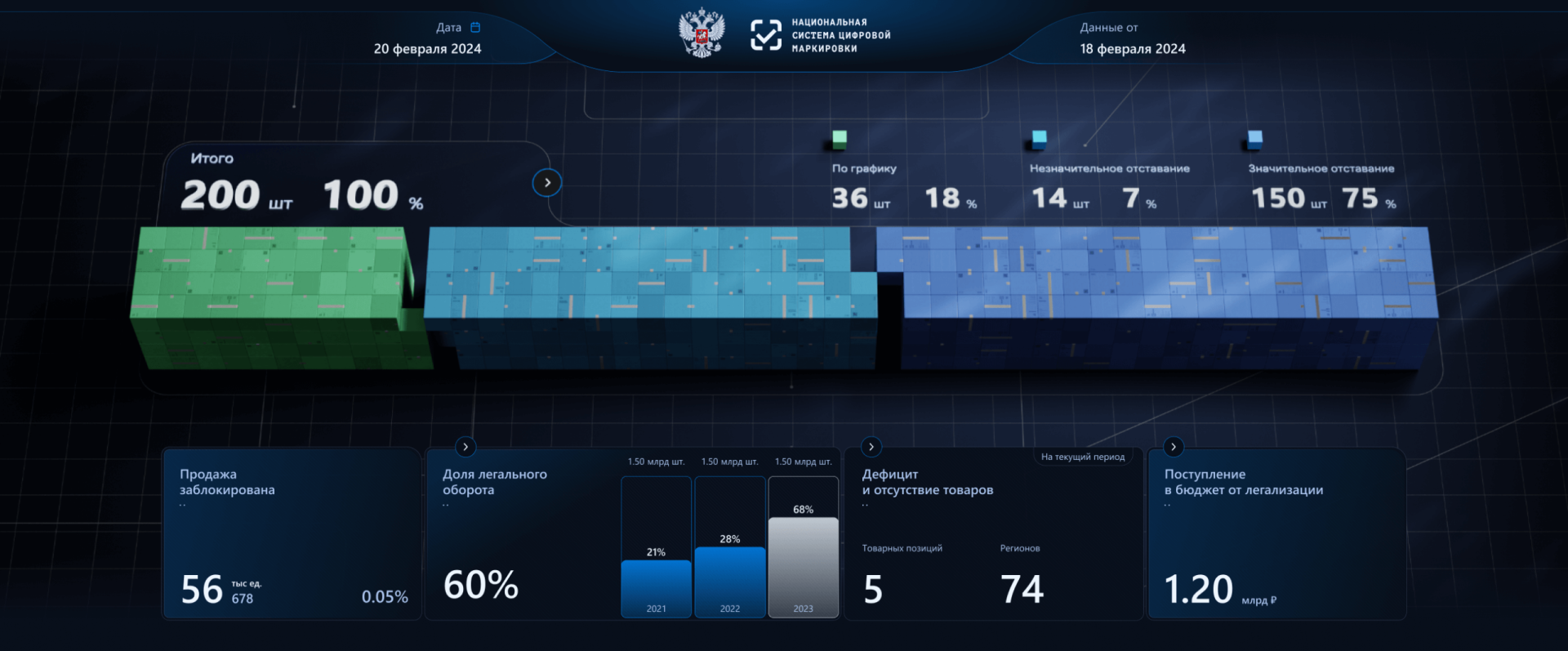Click the digital marking system checkmark logo
The height and width of the screenshot is (651, 1568).
766,35
